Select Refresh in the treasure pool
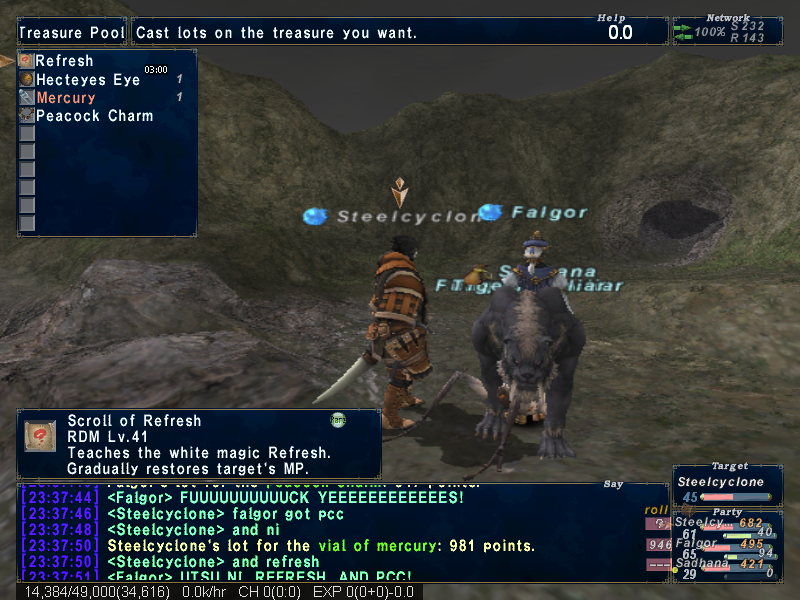 tap(64, 62)
